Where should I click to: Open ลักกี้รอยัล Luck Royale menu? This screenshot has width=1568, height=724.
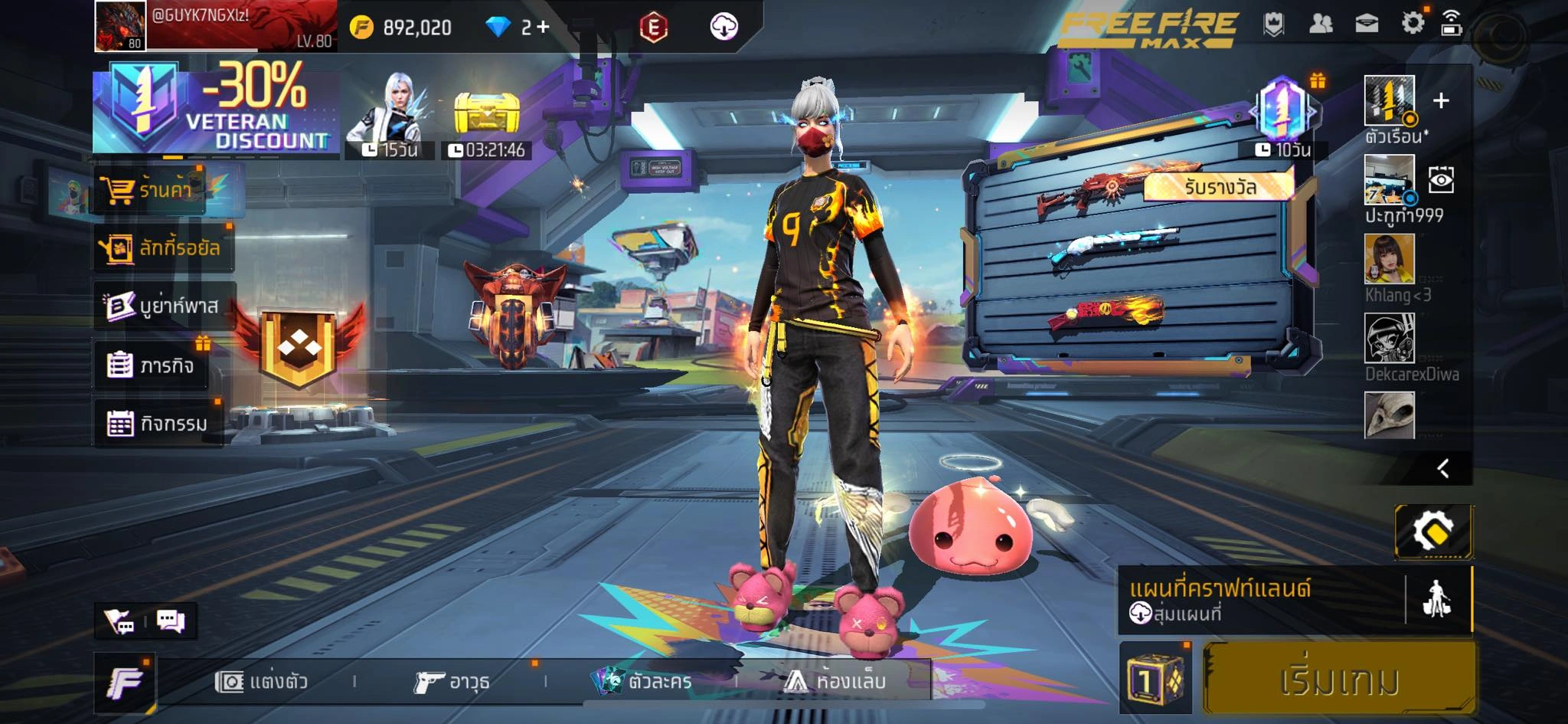163,247
